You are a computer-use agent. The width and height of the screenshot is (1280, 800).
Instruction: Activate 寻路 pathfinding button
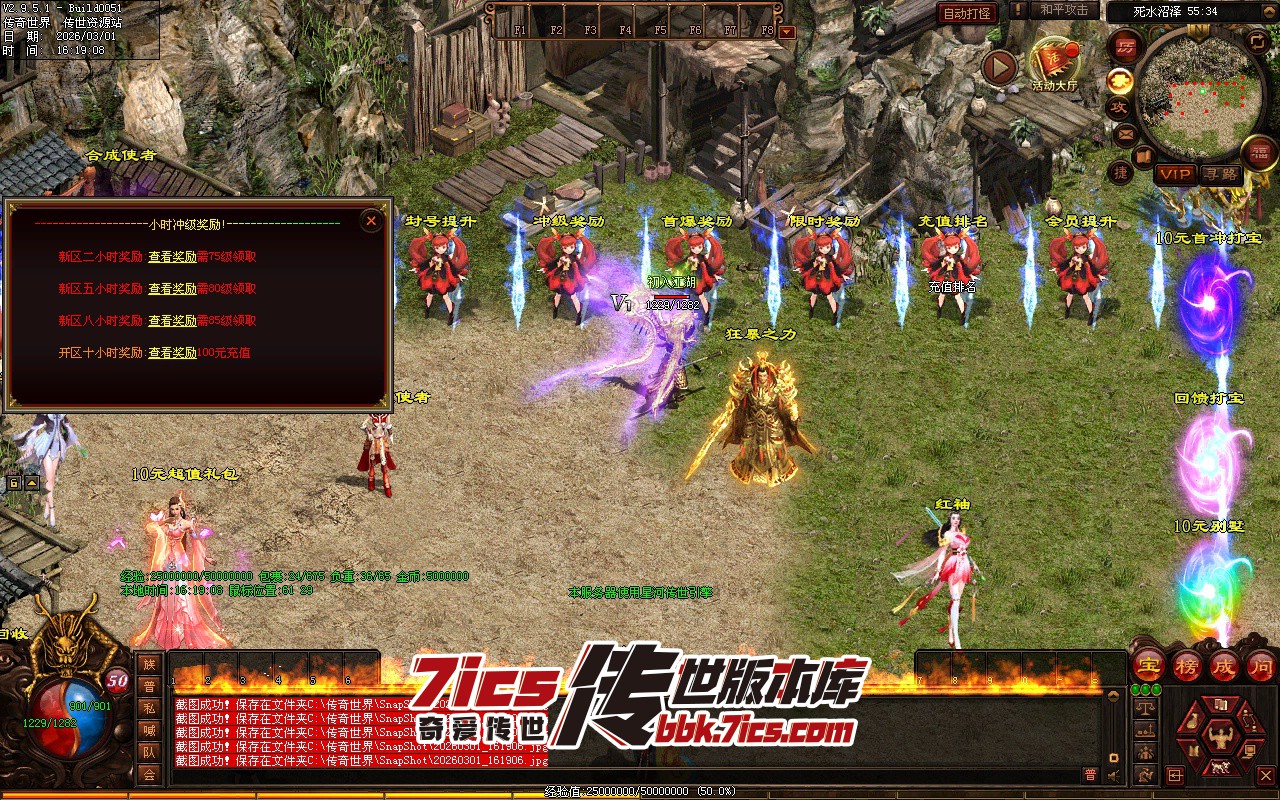[x=1219, y=174]
